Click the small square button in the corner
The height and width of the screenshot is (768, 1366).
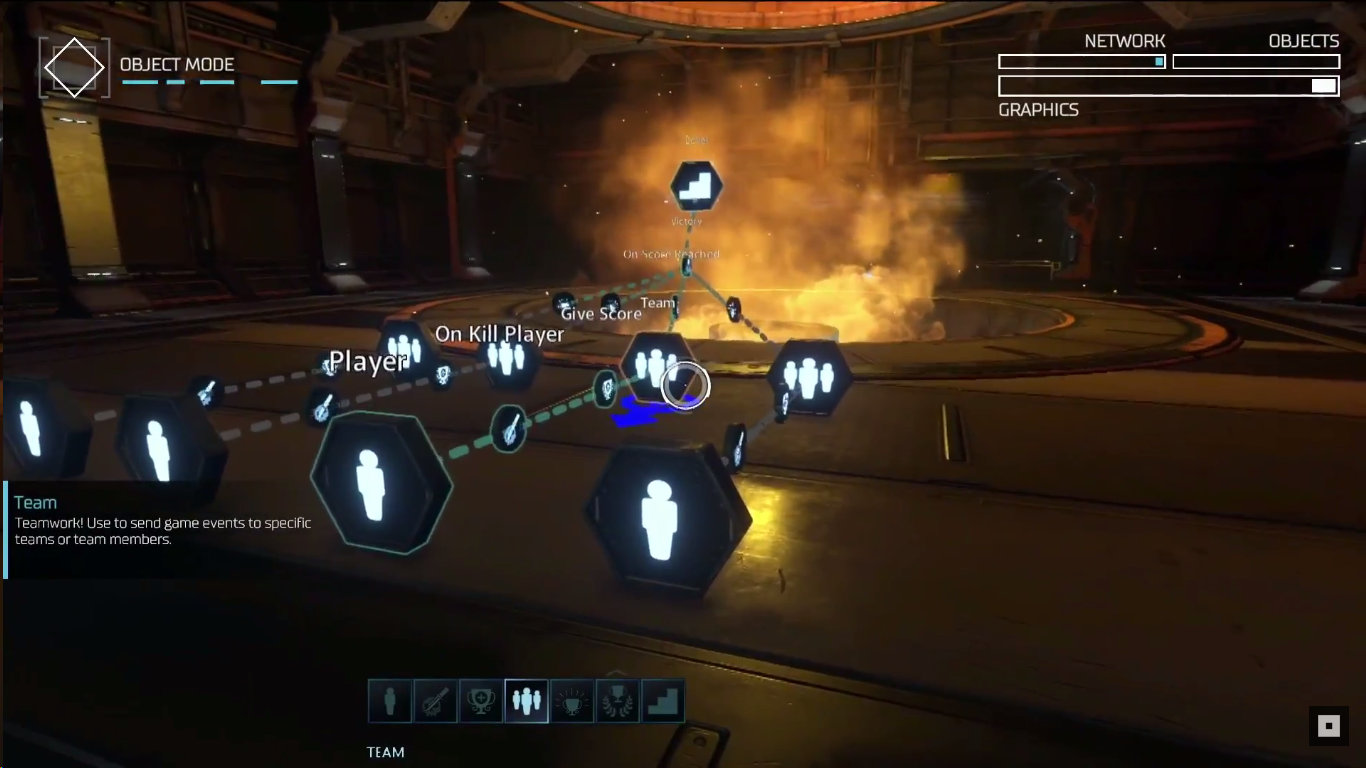1328,726
